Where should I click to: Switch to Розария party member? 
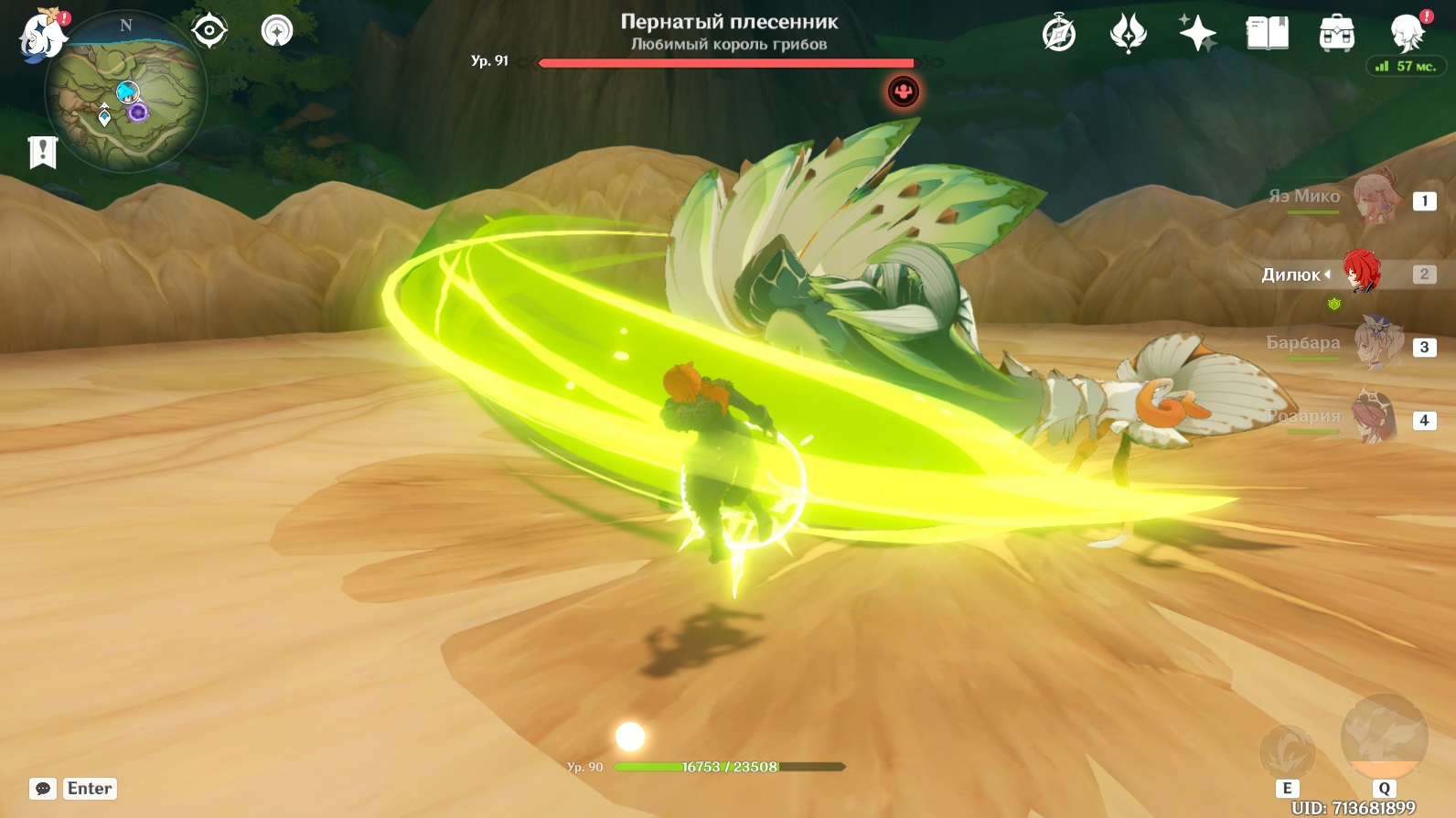[x=1376, y=418]
